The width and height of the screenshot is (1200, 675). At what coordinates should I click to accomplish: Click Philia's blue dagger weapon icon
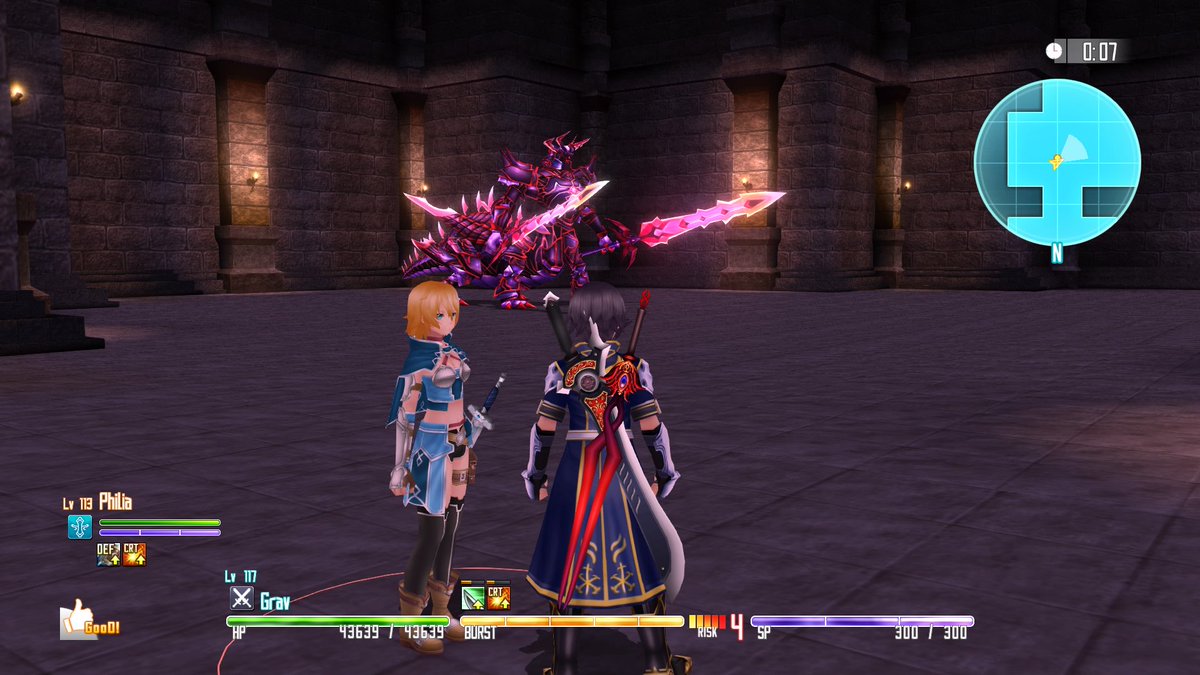(80, 527)
